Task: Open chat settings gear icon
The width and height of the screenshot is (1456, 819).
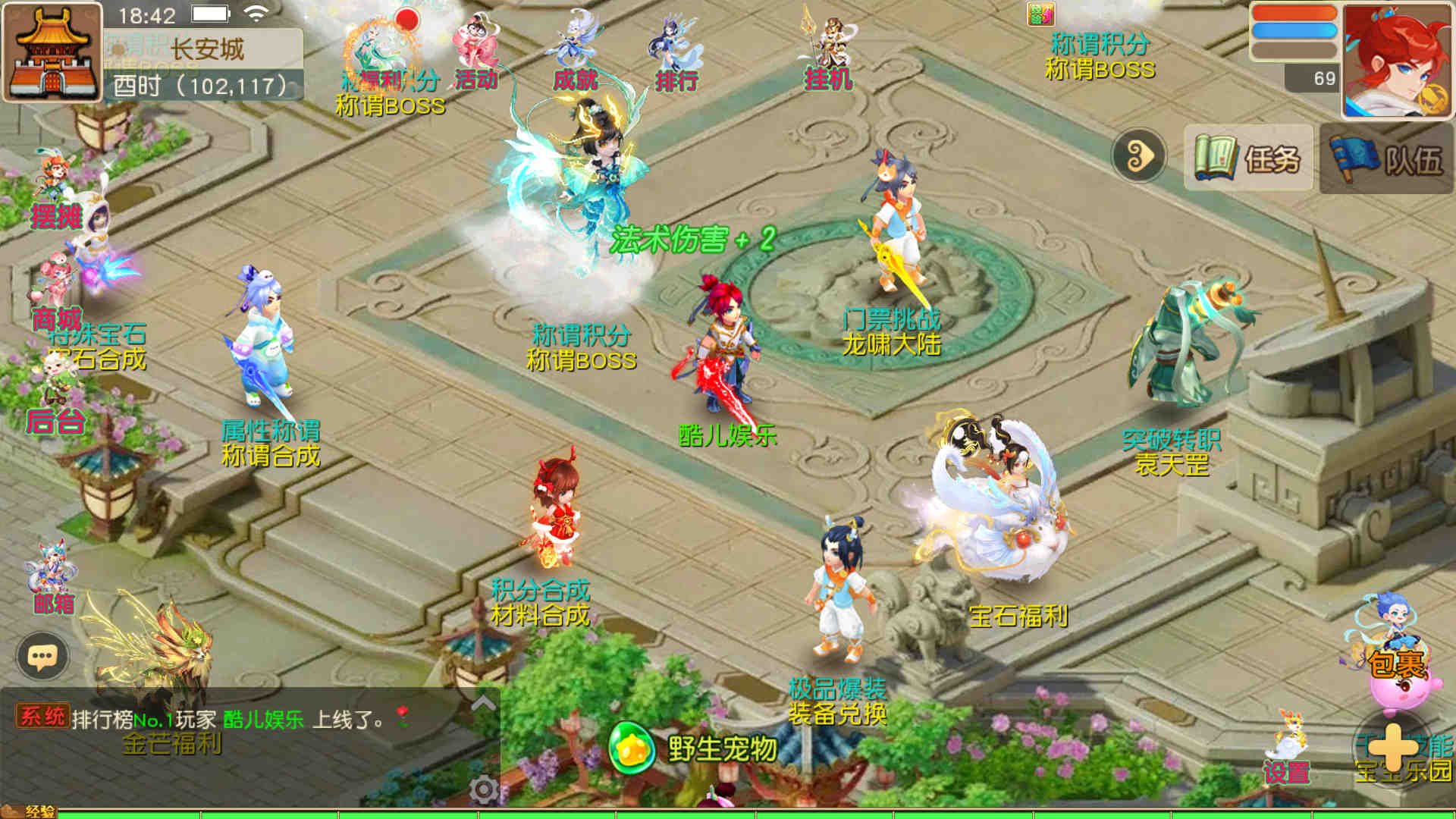Action: (x=483, y=789)
